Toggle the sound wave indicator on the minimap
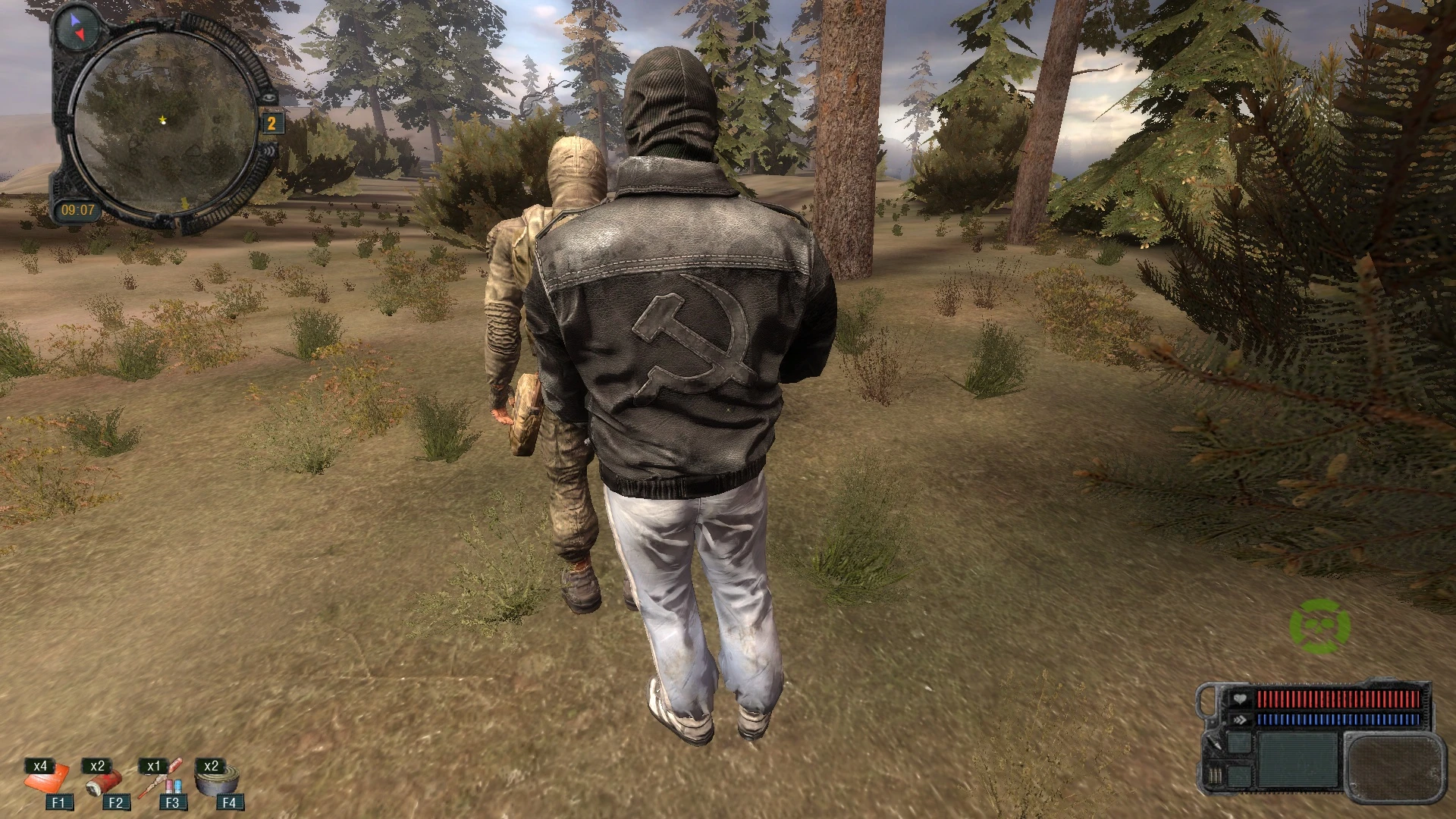Screen dimensions: 1456x819 pos(270,150)
